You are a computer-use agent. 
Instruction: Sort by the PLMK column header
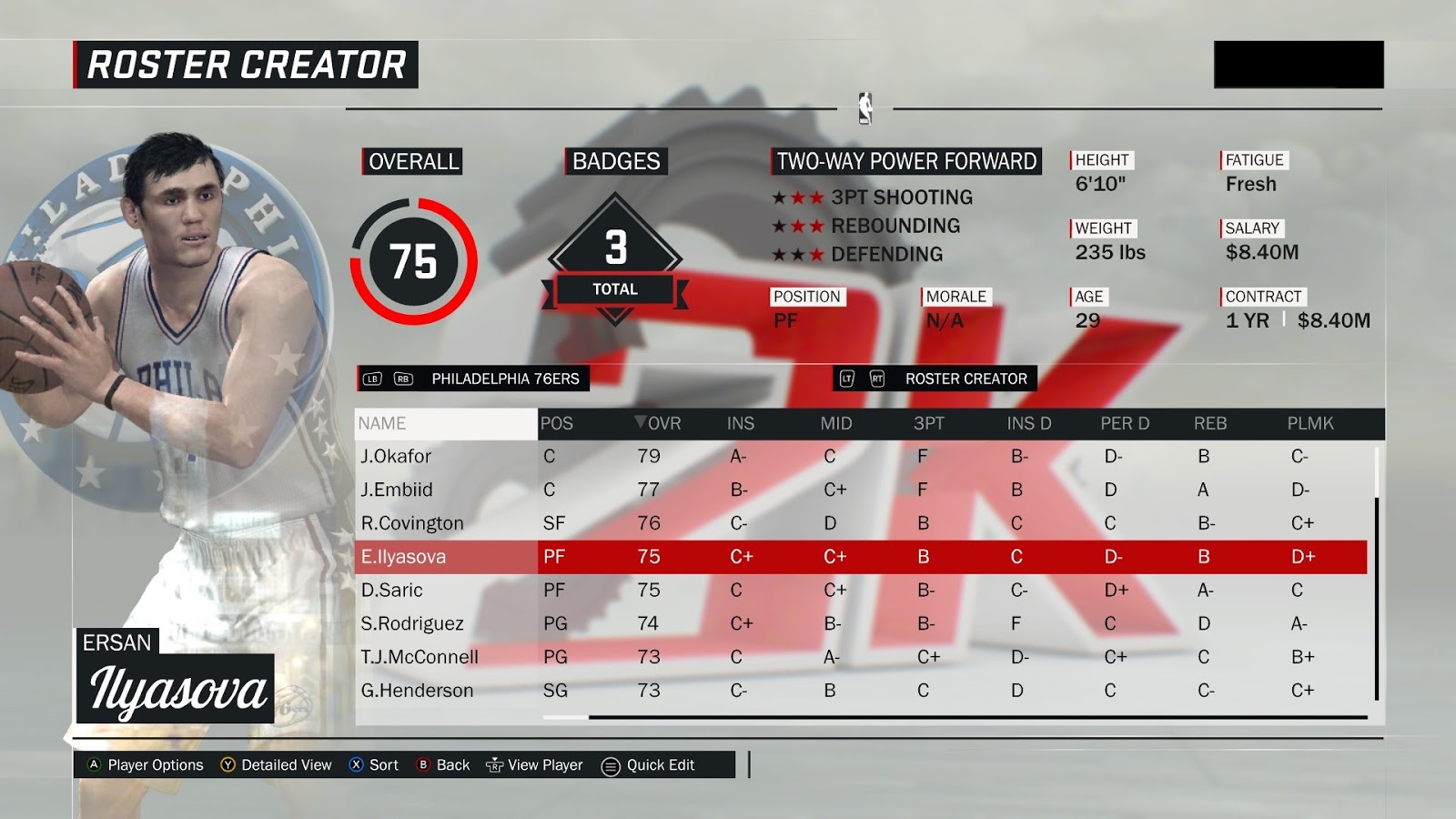[x=1309, y=423]
